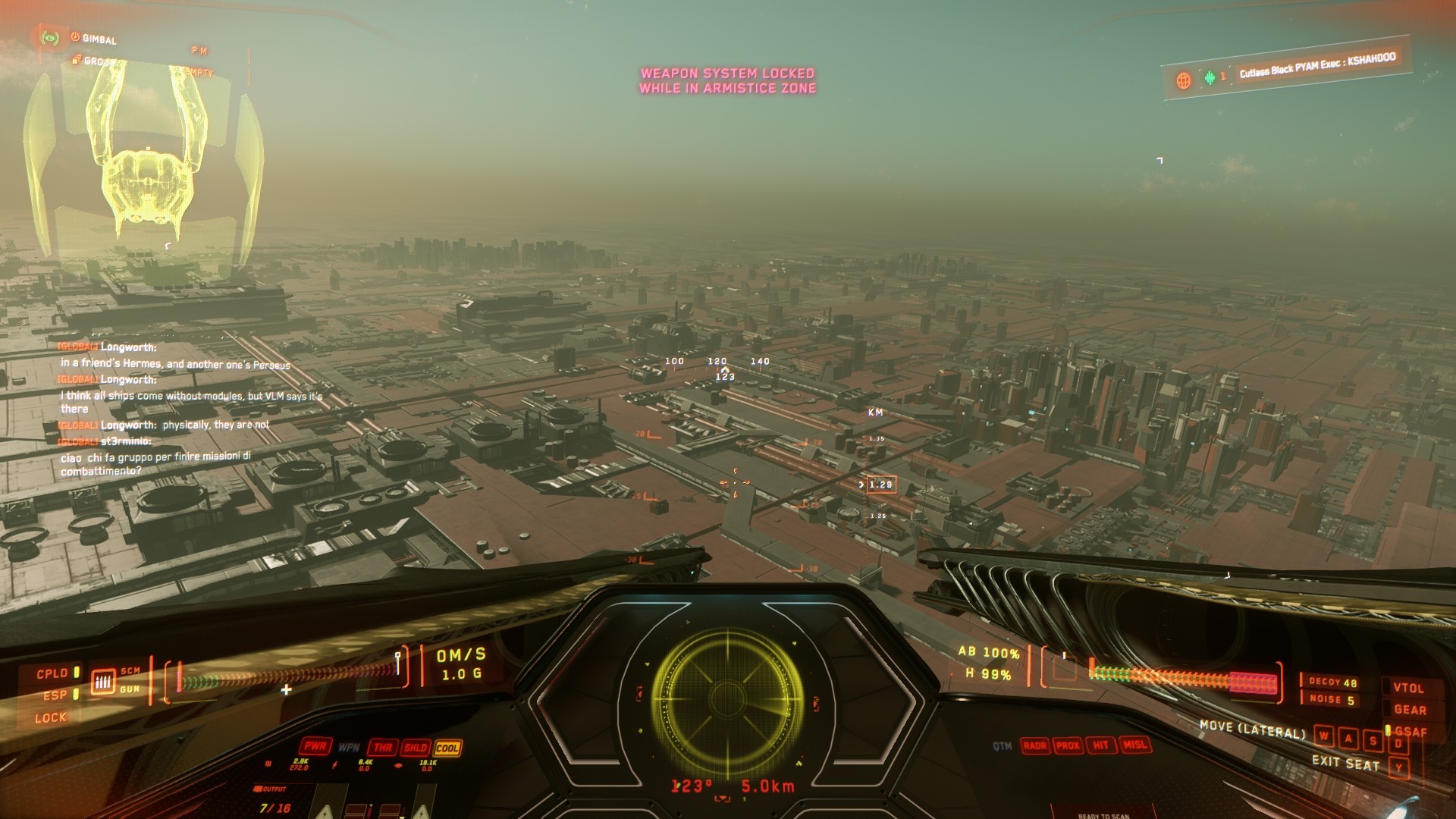This screenshot has height=819, width=1456.
Task: Click the RADR warning indicator
Action: [x=1034, y=745]
